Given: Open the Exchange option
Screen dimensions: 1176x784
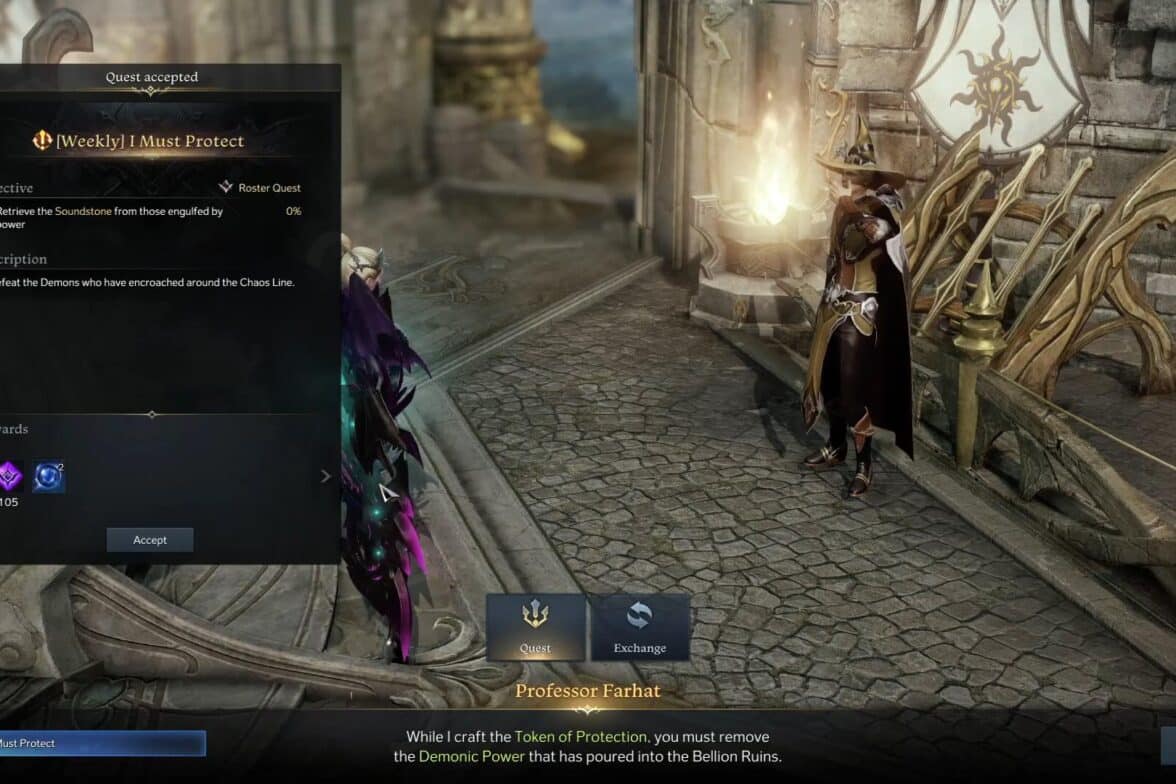Looking at the screenshot, I should [x=640, y=627].
